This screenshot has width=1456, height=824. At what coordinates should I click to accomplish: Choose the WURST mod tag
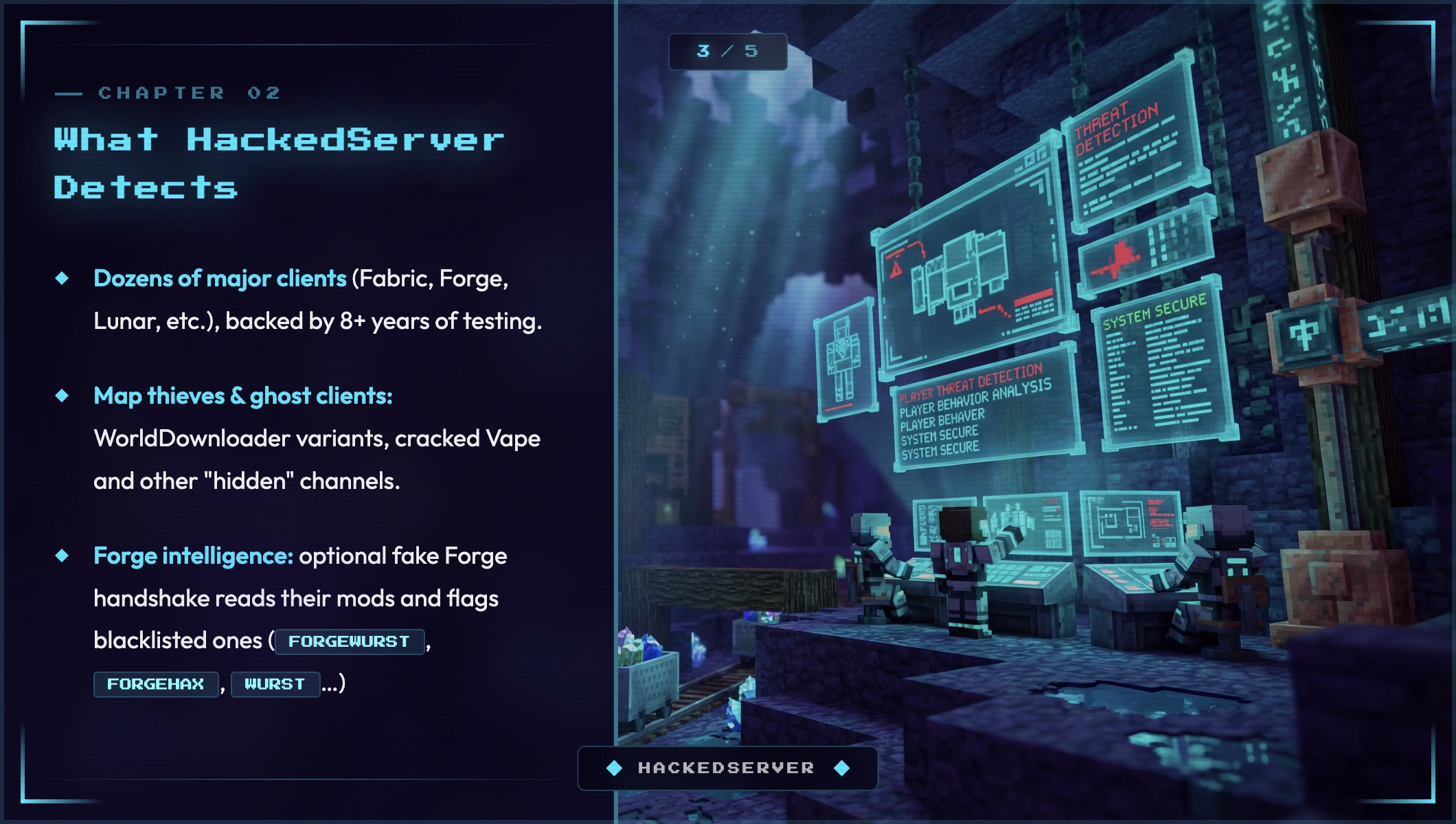(275, 684)
